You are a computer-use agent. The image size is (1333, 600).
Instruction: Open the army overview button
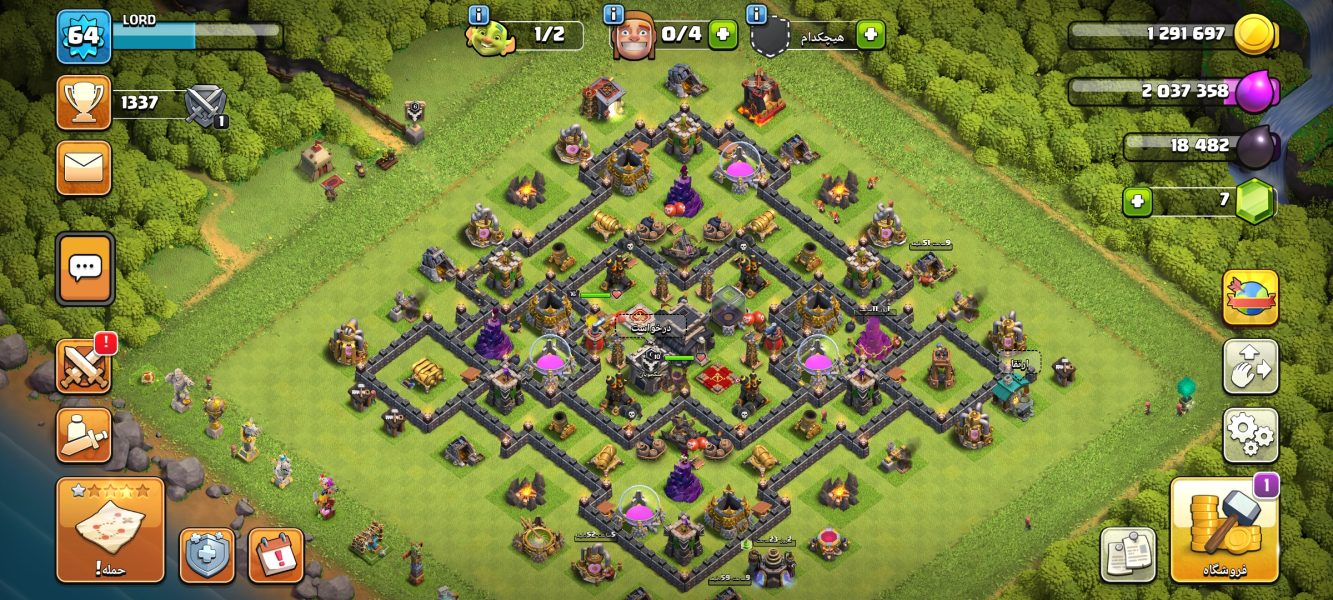pyautogui.click(x=84, y=435)
